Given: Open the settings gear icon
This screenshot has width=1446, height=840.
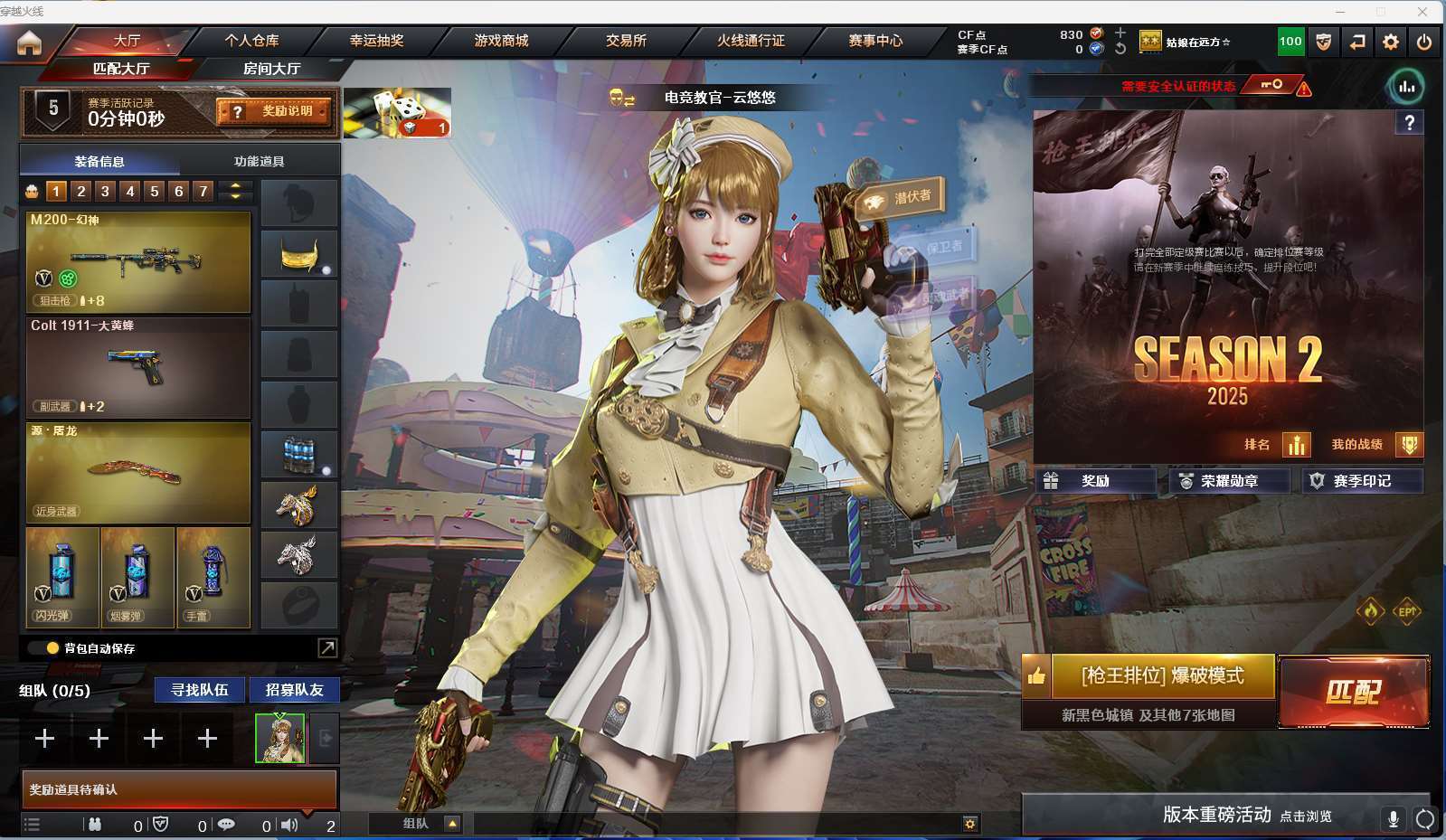Looking at the screenshot, I should point(1391,42).
